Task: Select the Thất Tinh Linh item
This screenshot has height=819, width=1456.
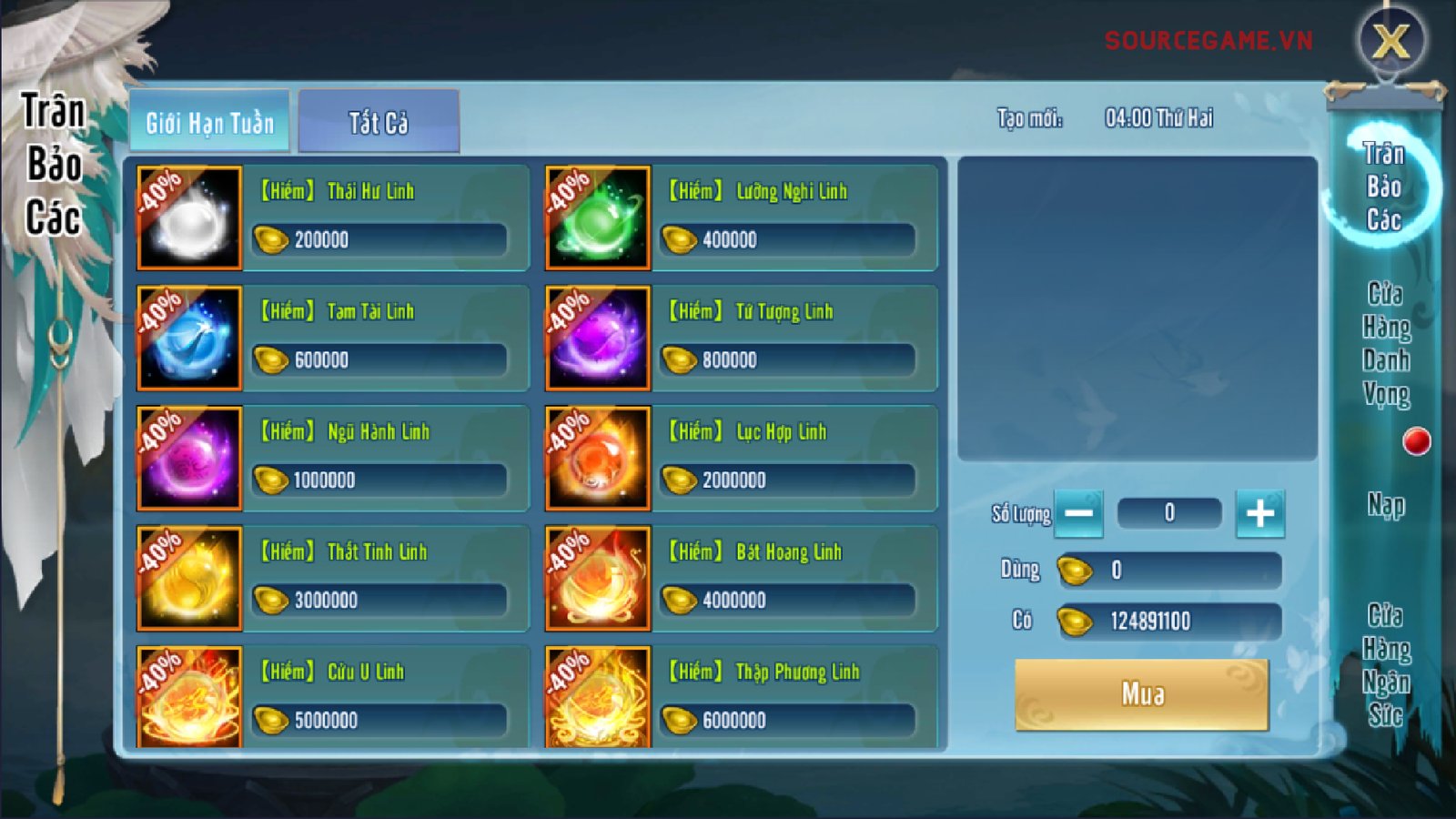Action: coord(333,579)
